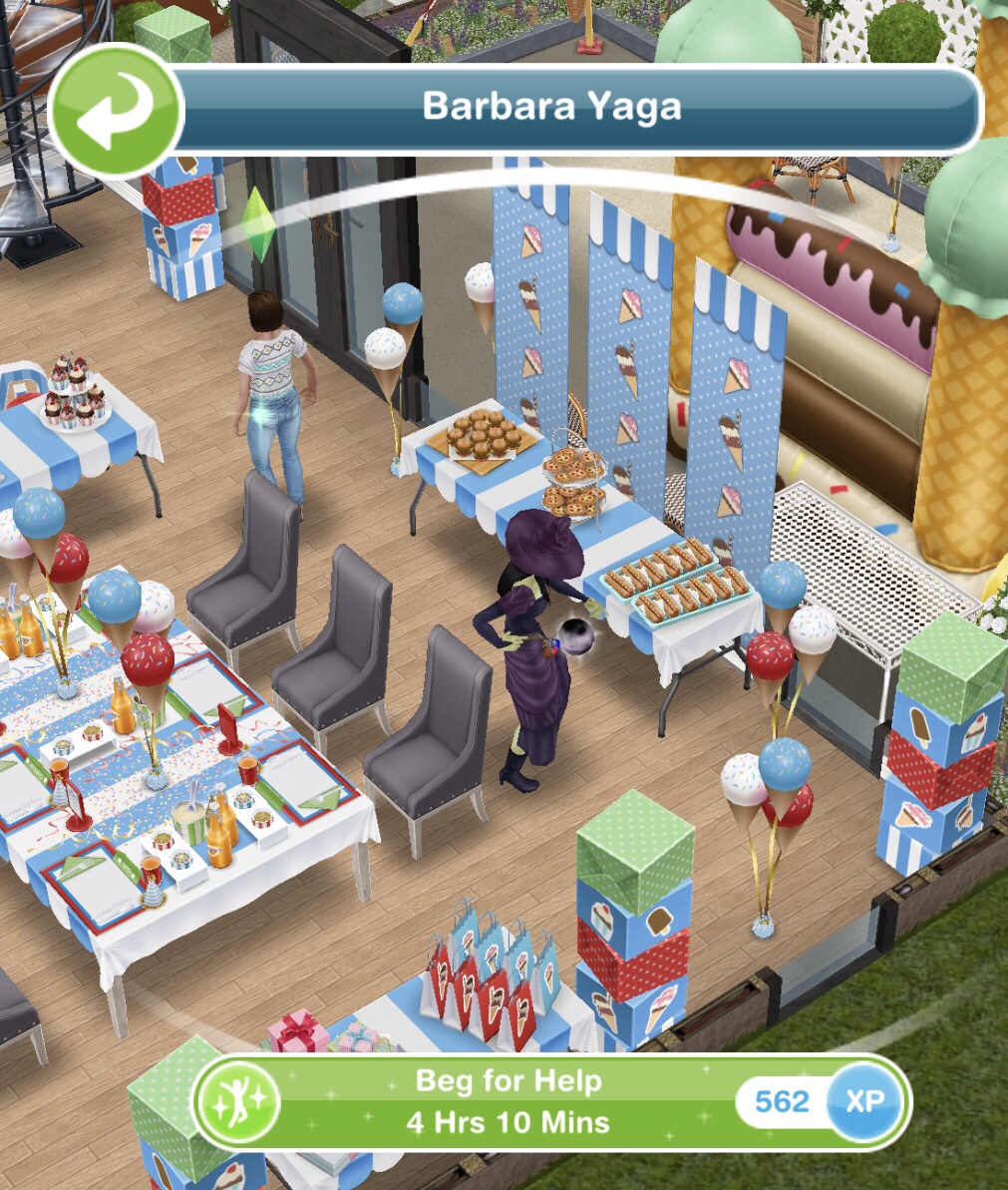Tap the green back arrow button

coord(116,110)
